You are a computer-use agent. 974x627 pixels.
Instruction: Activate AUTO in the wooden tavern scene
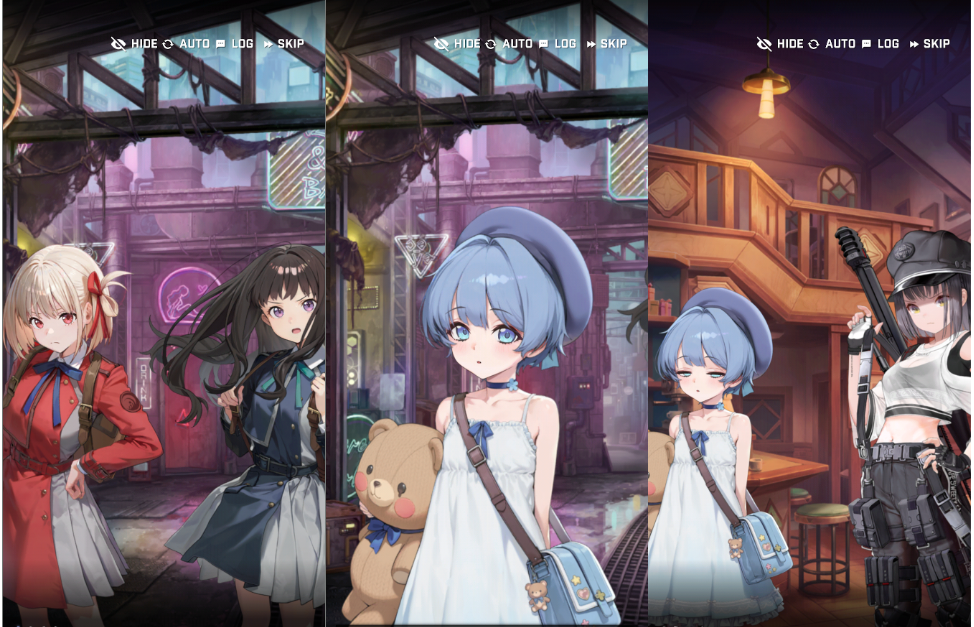coord(832,44)
